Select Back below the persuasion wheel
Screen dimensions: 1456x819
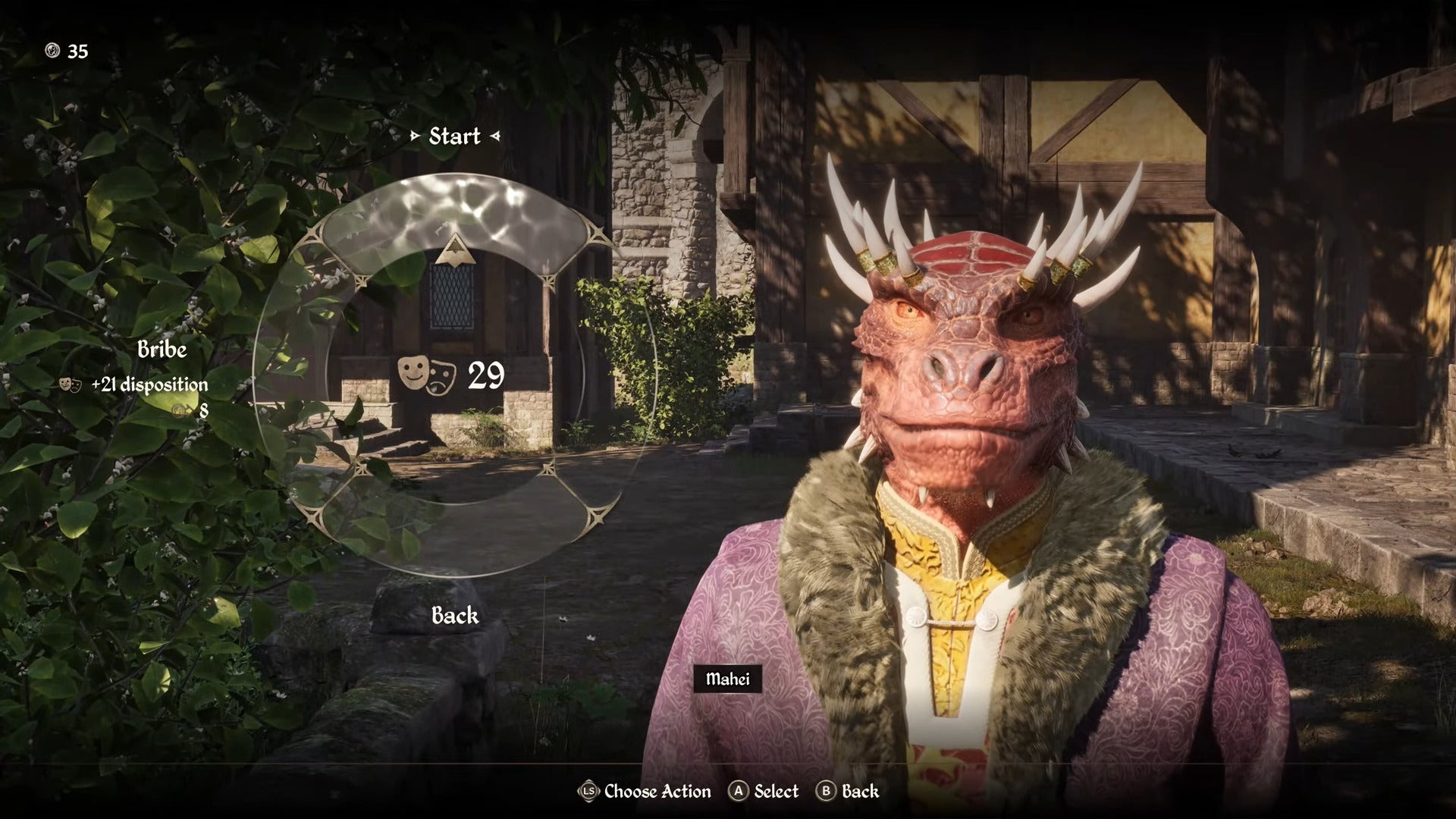[454, 615]
